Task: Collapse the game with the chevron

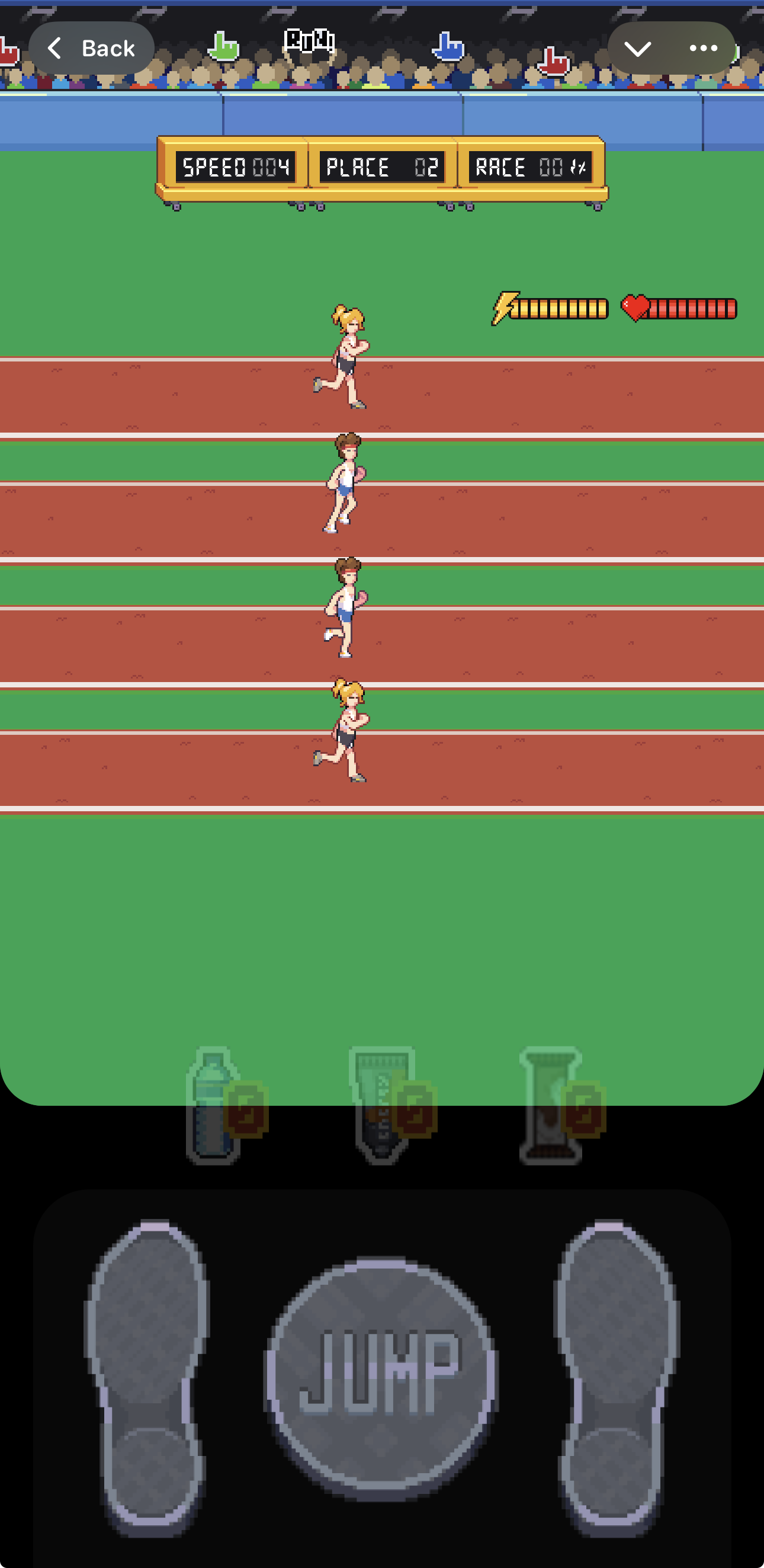Action: (x=637, y=48)
